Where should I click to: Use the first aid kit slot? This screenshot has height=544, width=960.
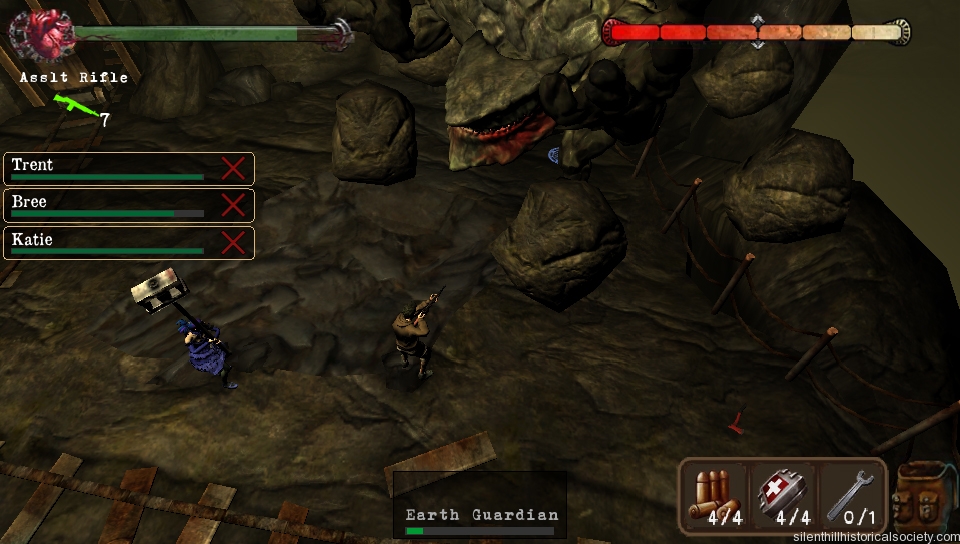coord(783,497)
